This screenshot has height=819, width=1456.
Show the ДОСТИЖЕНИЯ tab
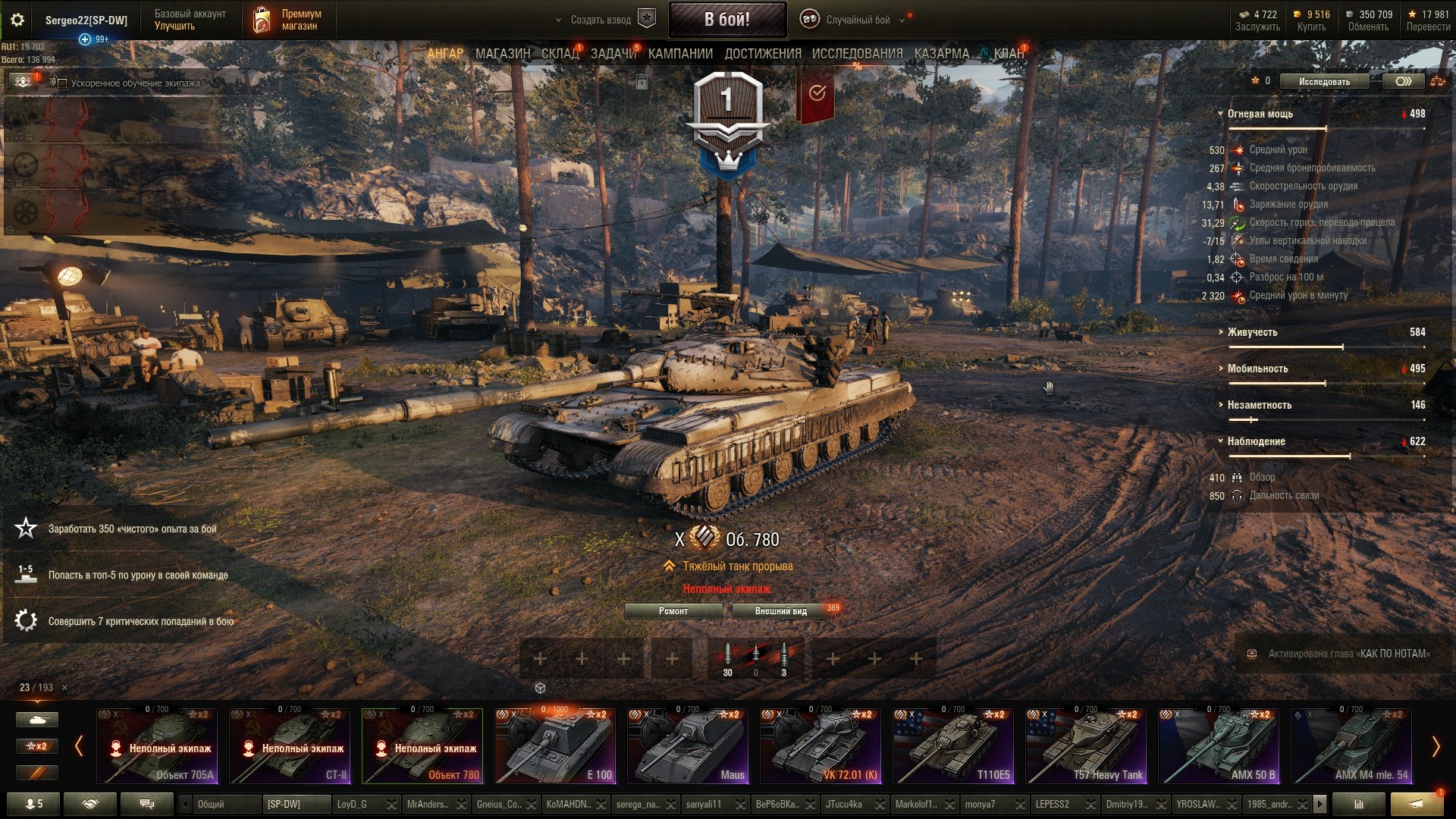pos(762,54)
